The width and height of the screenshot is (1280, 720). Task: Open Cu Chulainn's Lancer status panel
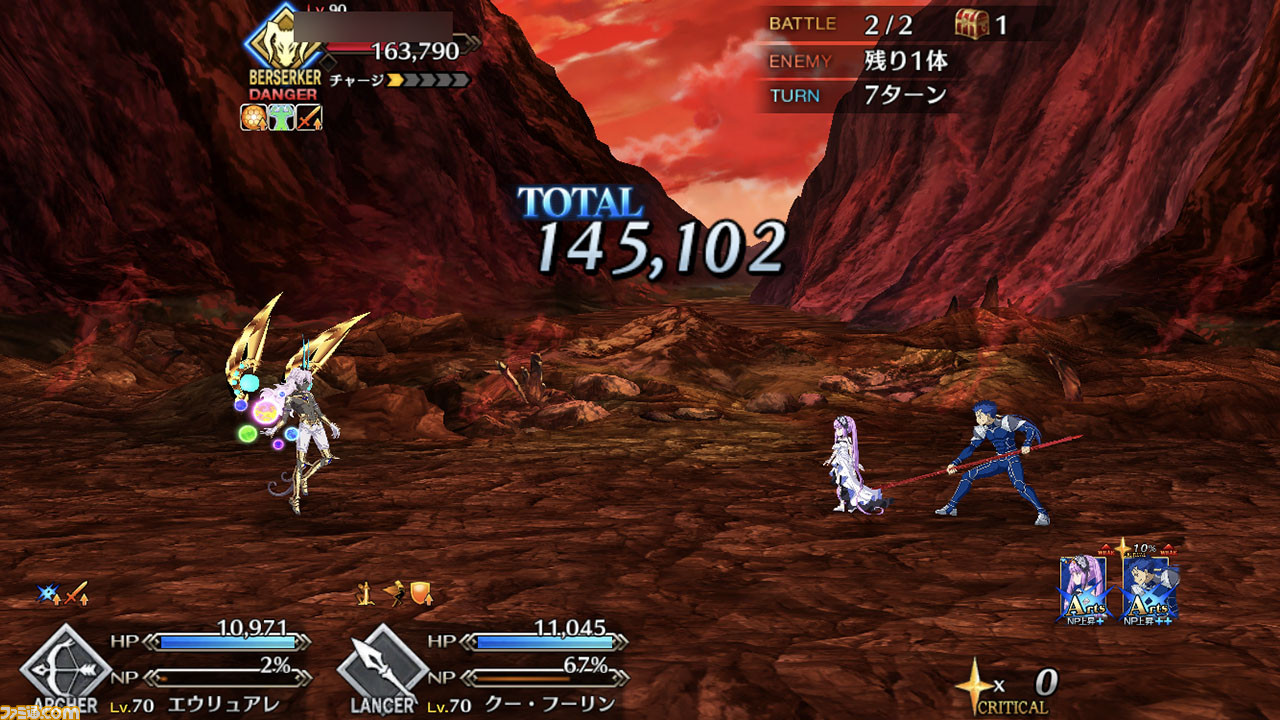(383, 665)
